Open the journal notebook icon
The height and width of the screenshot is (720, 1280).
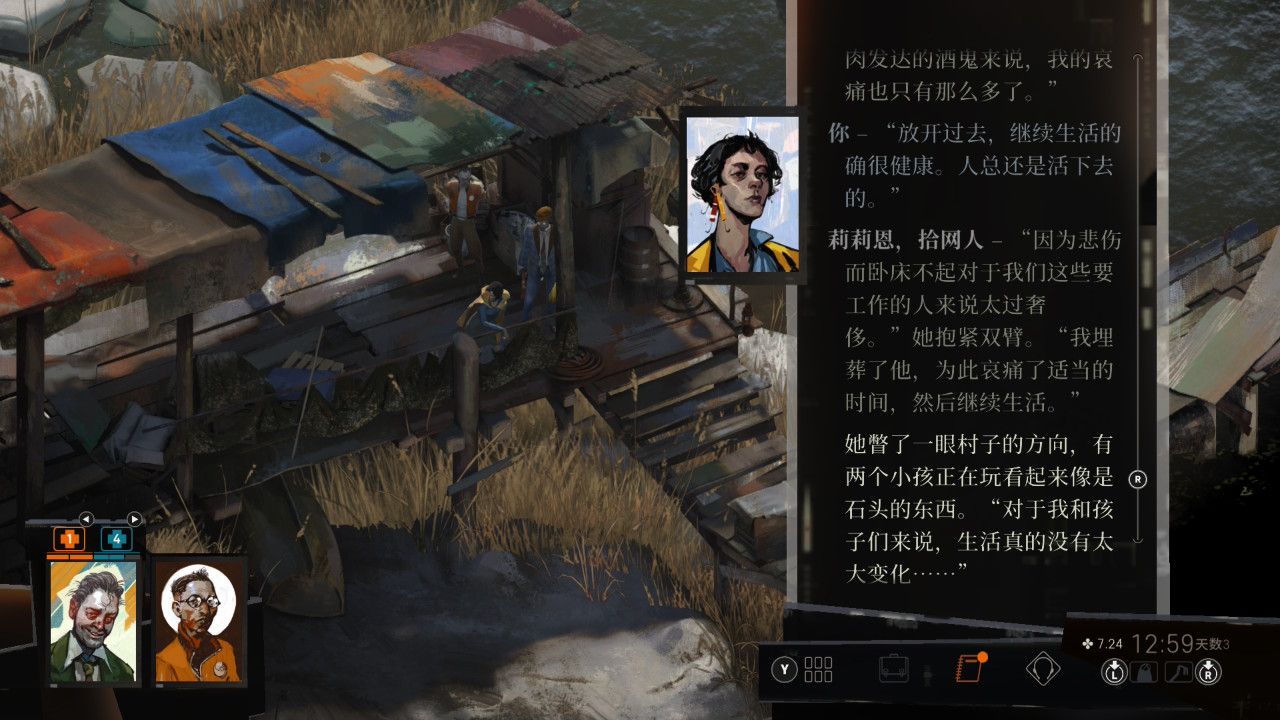[x=968, y=669]
